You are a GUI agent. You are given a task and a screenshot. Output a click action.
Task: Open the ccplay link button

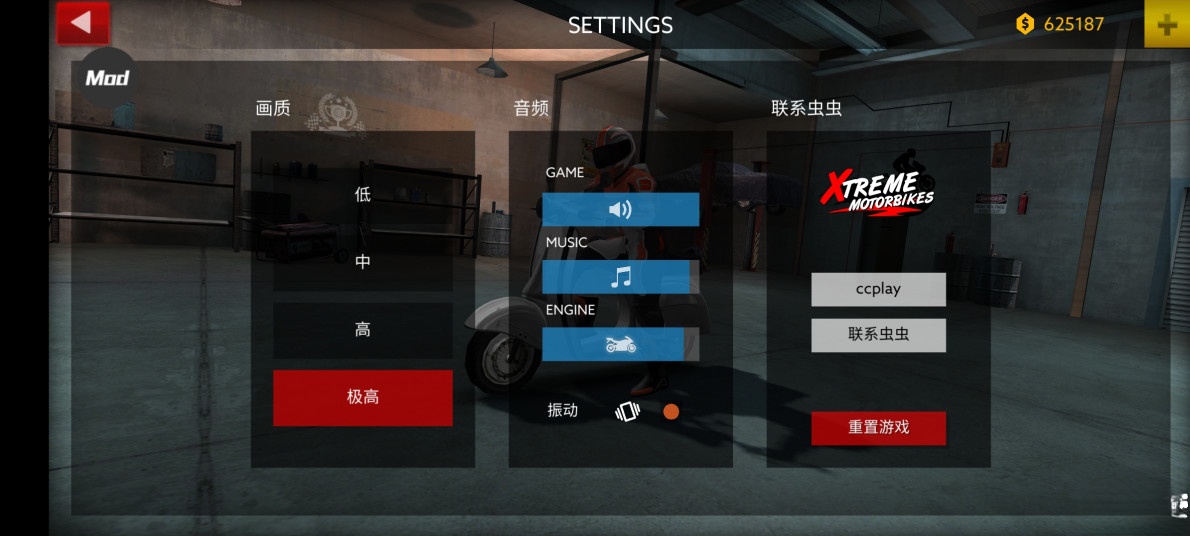pyautogui.click(x=878, y=289)
